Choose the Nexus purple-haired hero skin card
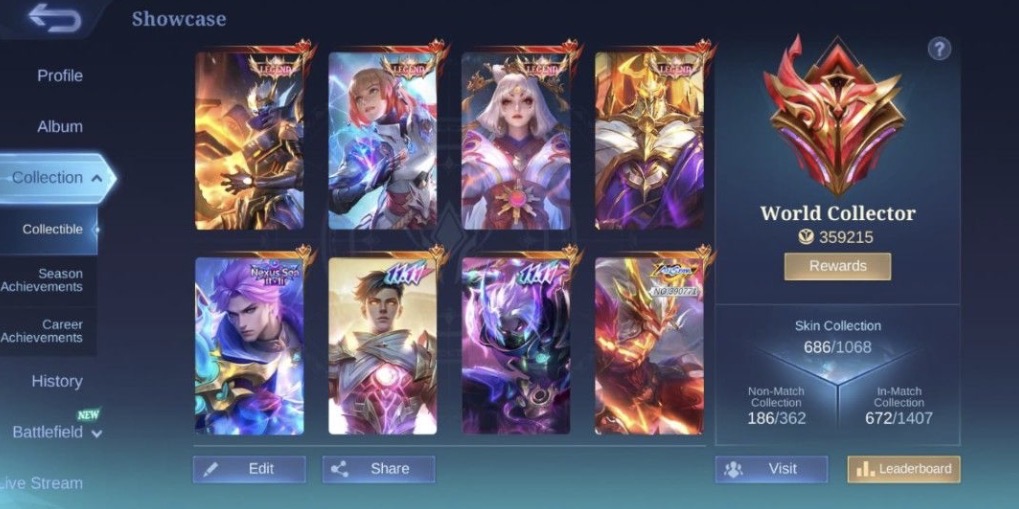Screen dimensions: 1019x509 (249, 345)
